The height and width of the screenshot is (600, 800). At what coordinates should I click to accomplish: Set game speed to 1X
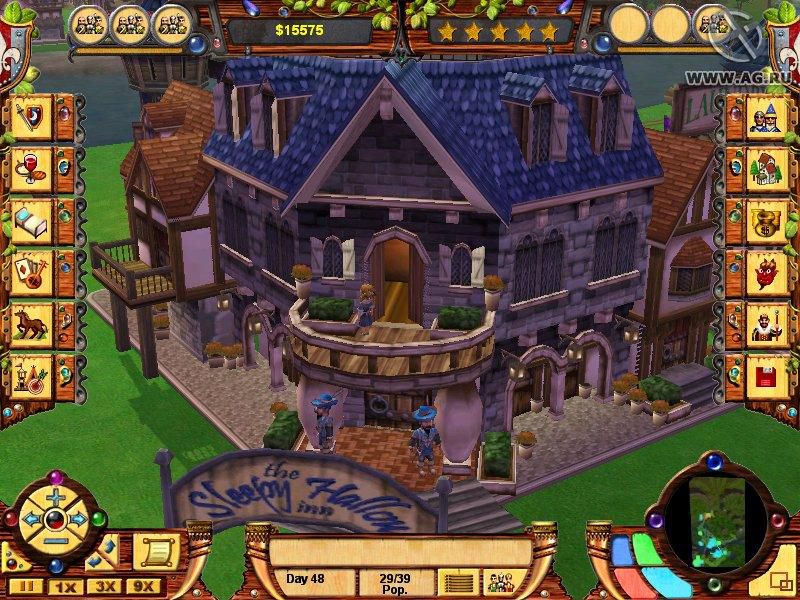pos(64,586)
